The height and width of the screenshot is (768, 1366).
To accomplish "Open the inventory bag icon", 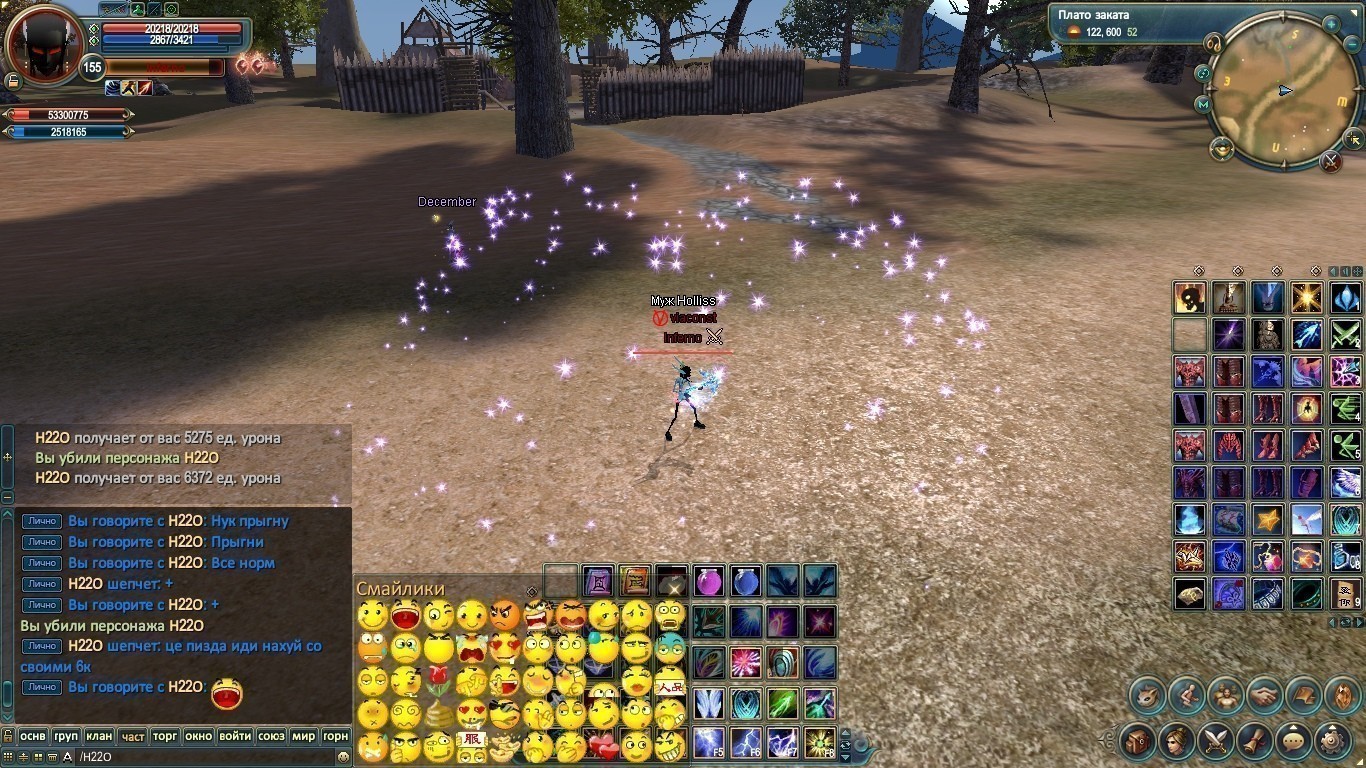I will [x=1140, y=740].
